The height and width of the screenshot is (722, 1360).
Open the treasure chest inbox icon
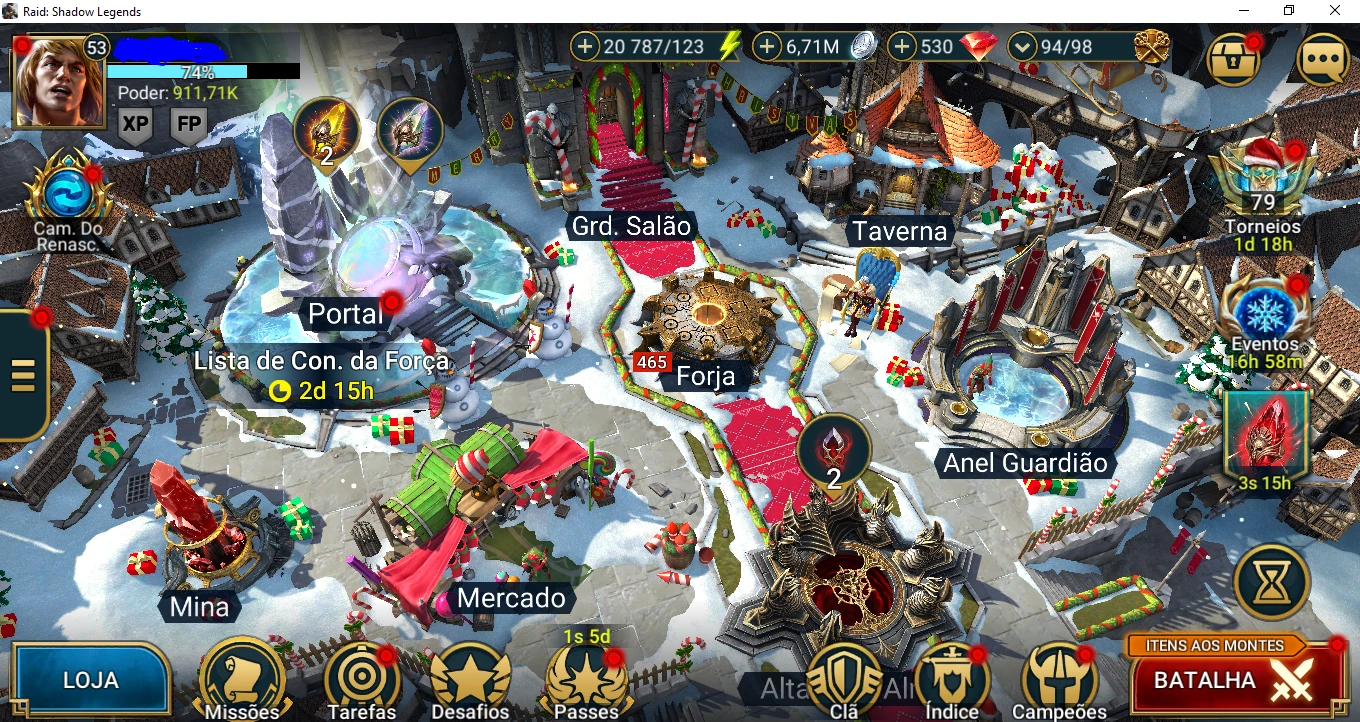1234,60
